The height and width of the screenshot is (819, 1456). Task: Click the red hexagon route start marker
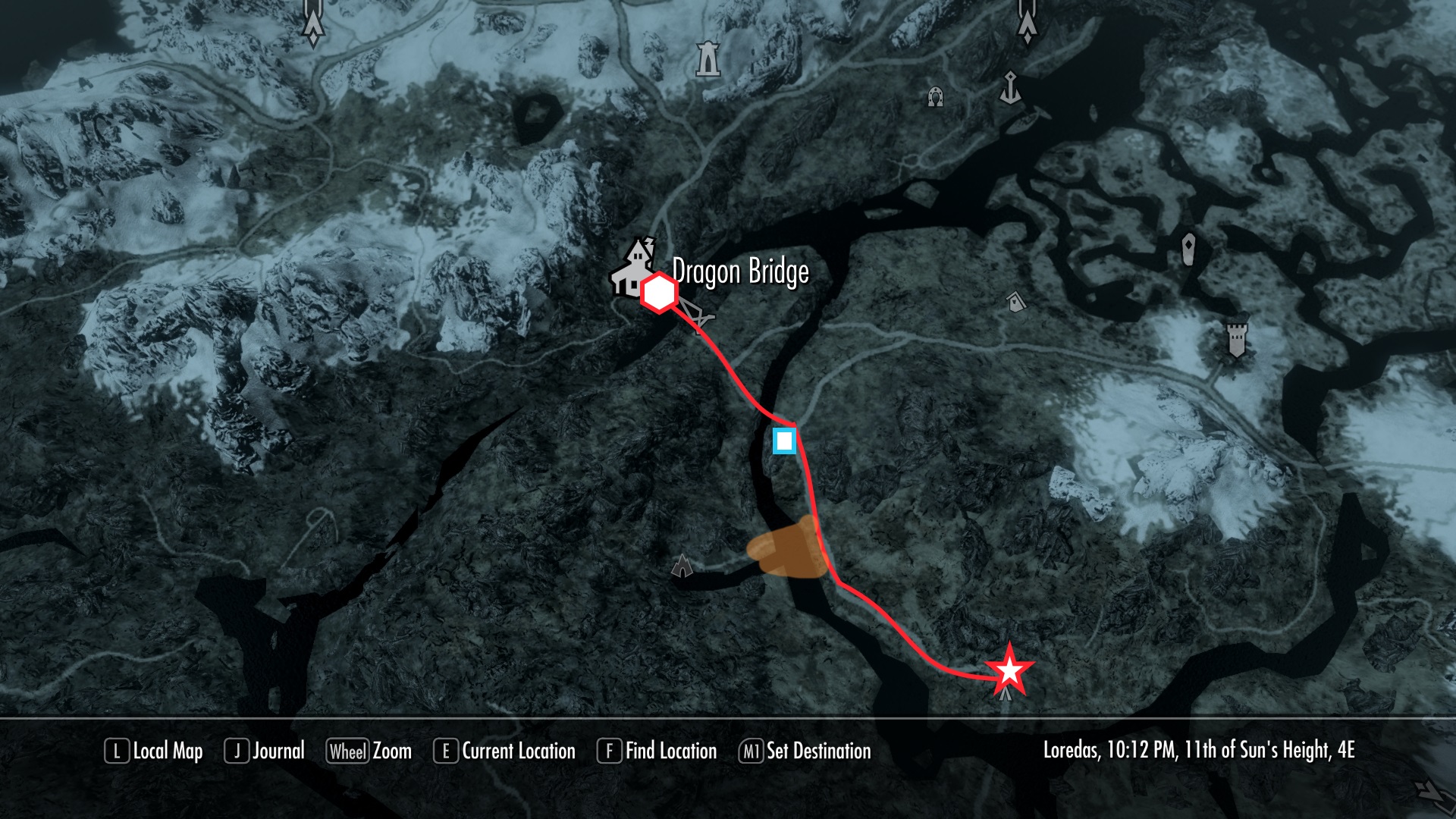pyautogui.click(x=659, y=293)
